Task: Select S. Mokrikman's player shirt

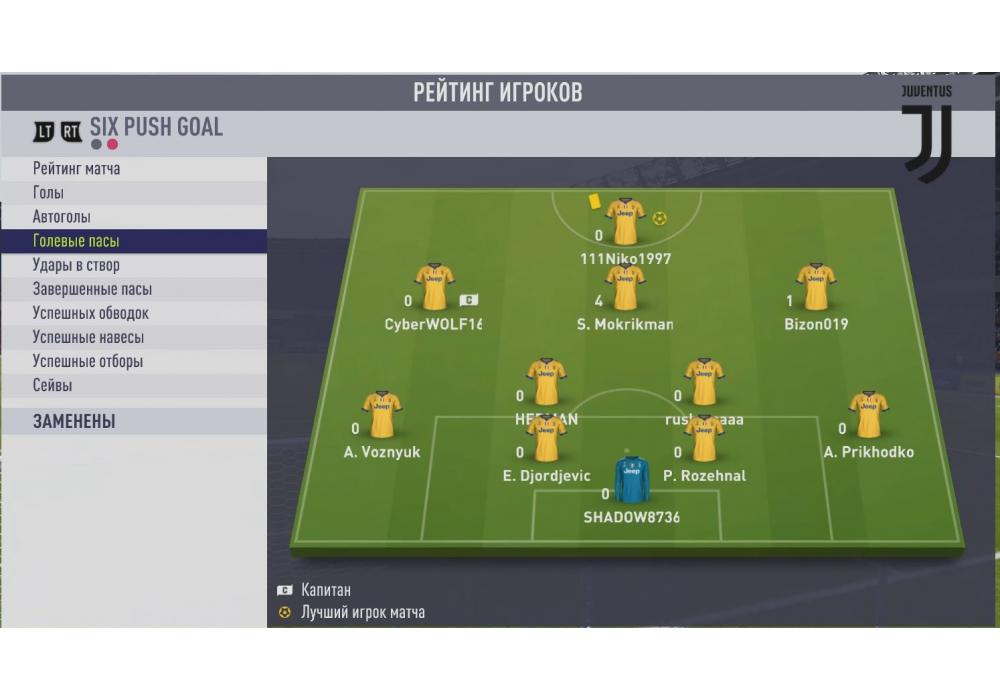Action: [x=625, y=287]
